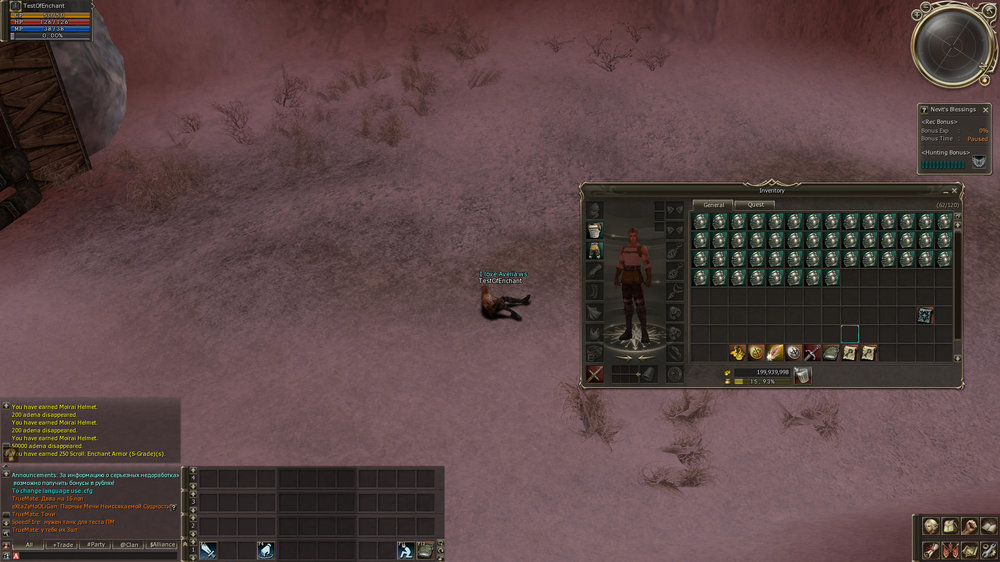The image size is (1000, 562).
Task: Click the equipped white shirt slot
Action: (594, 230)
